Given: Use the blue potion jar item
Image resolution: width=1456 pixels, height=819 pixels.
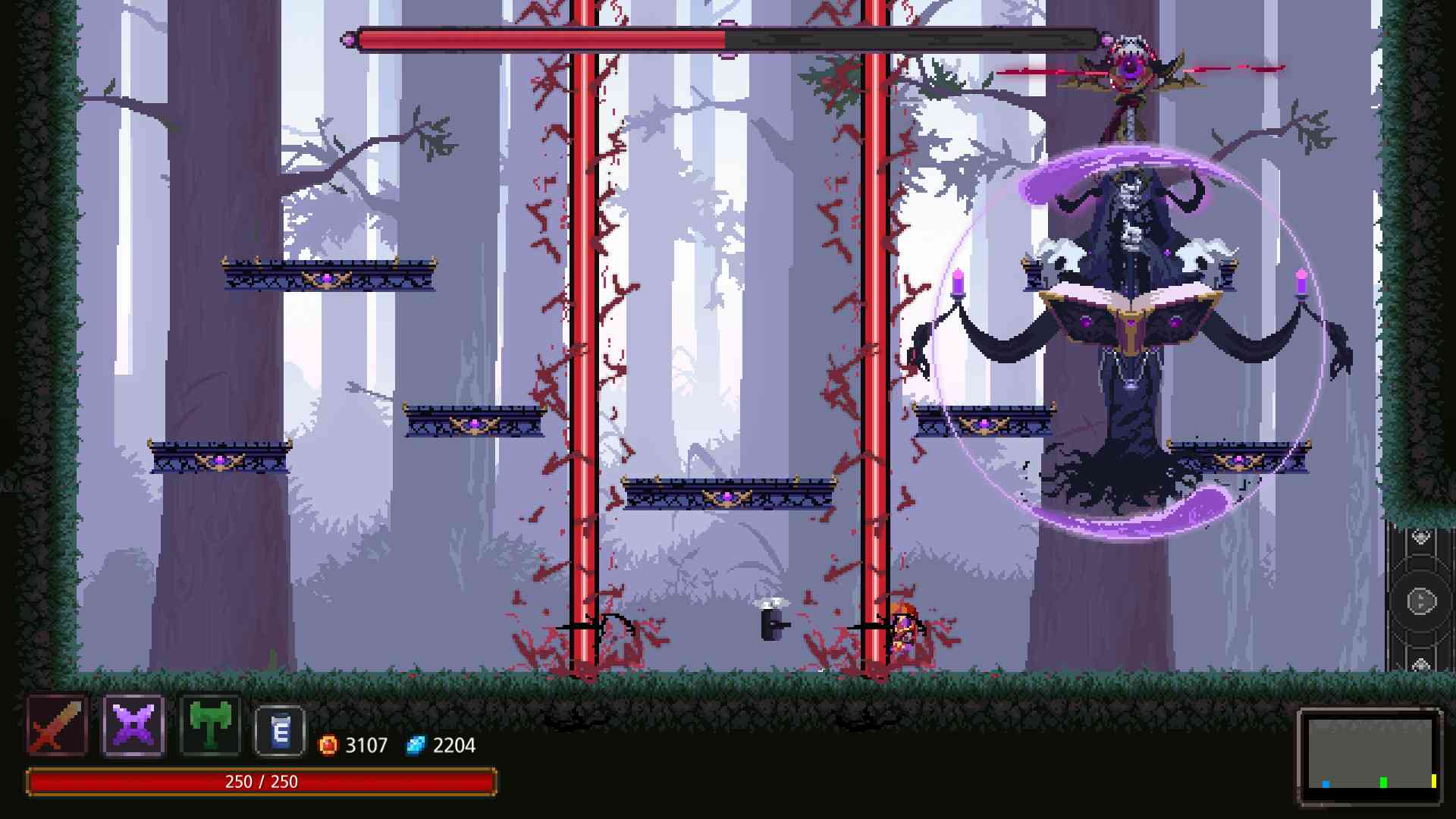Looking at the screenshot, I should click(x=280, y=731).
